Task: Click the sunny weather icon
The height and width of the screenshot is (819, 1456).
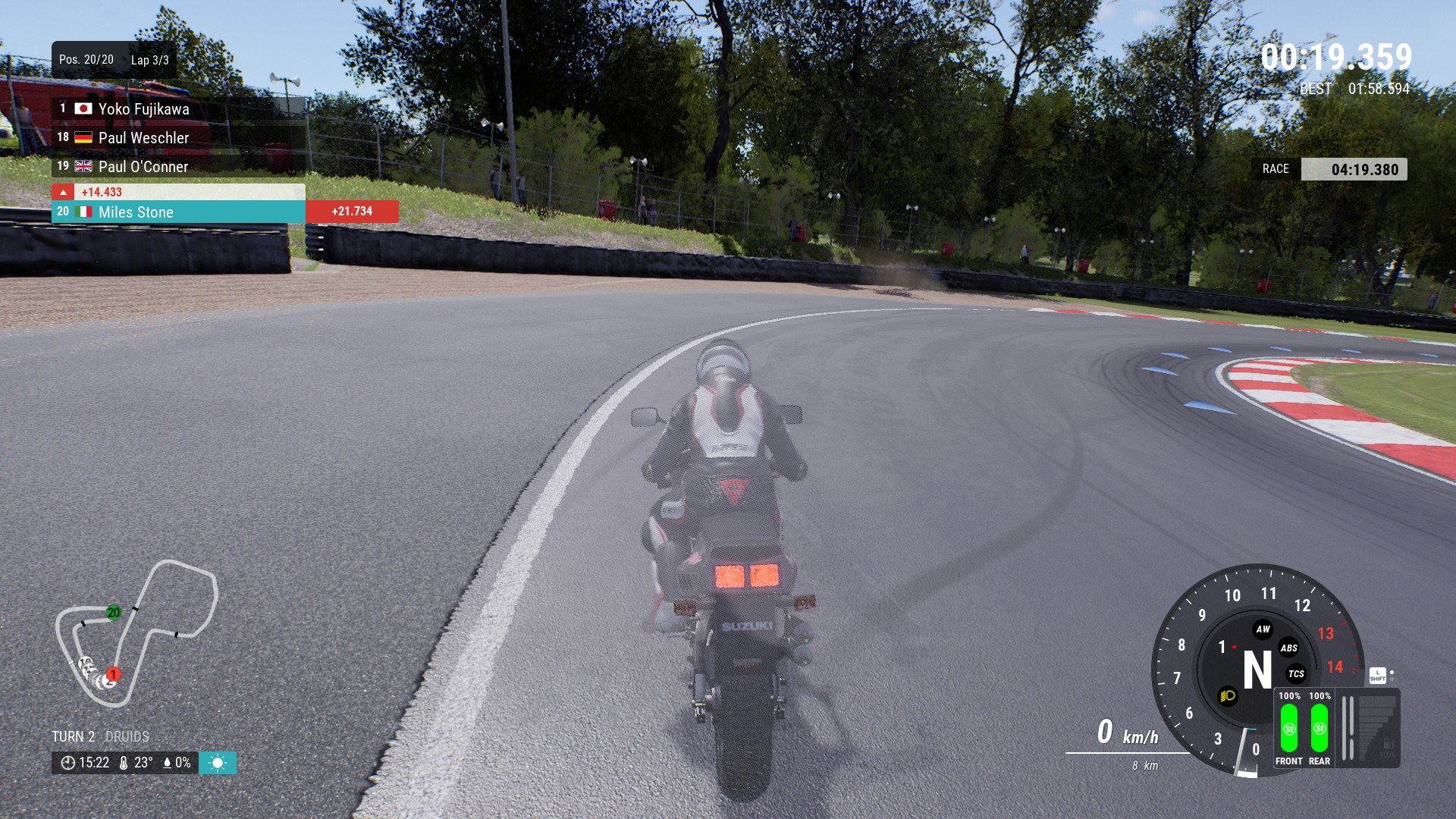Action: 218,763
